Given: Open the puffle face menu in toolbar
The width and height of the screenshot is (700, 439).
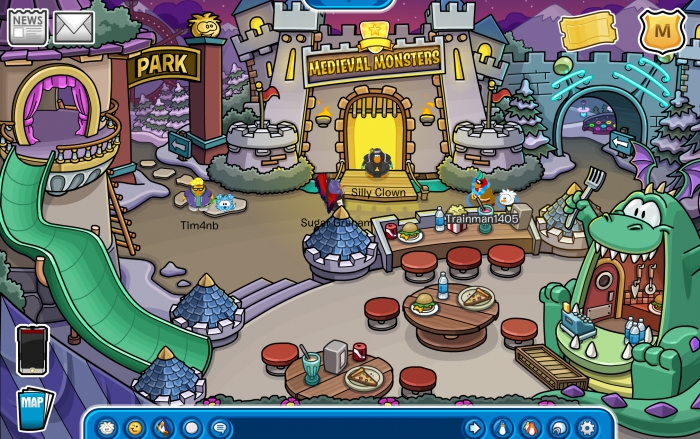Looking at the screenshot, I should pos(107,427).
